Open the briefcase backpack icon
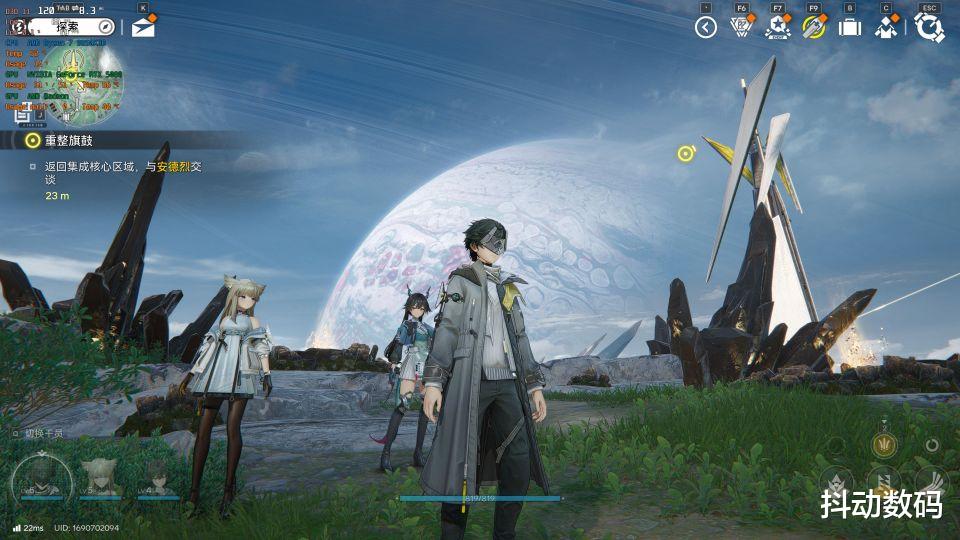 (x=850, y=27)
